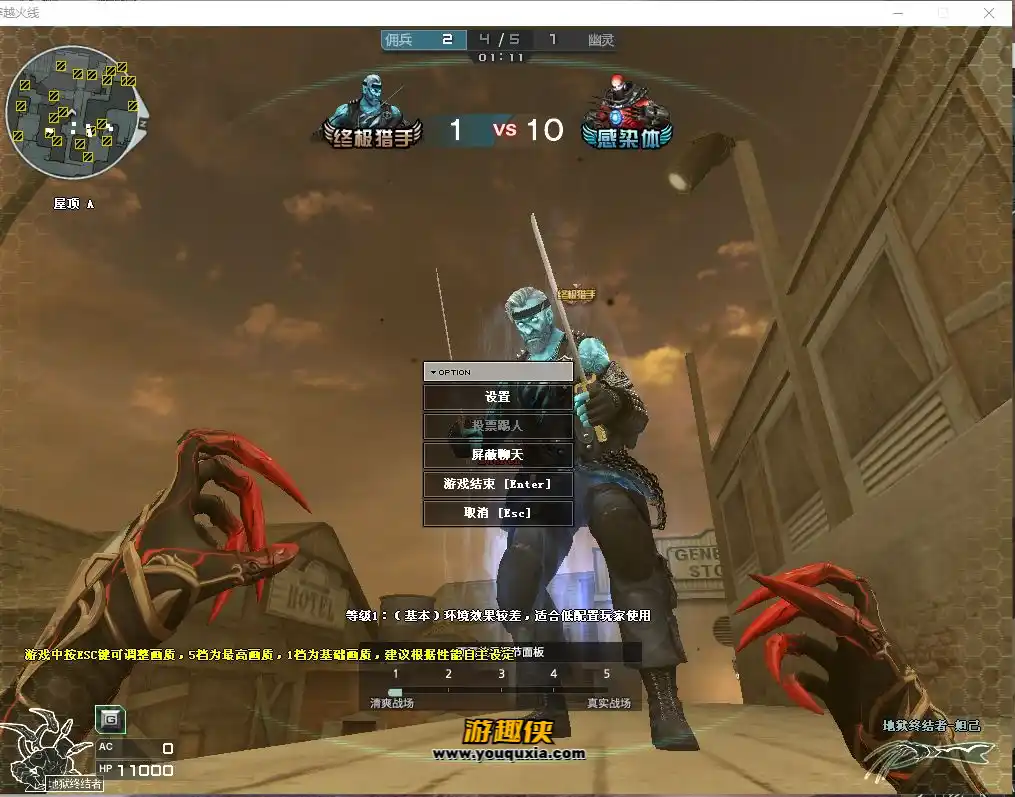The image size is (1015, 797).
Task: Choose the 投票踢人 vote-kick entry
Action: pos(497,426)
